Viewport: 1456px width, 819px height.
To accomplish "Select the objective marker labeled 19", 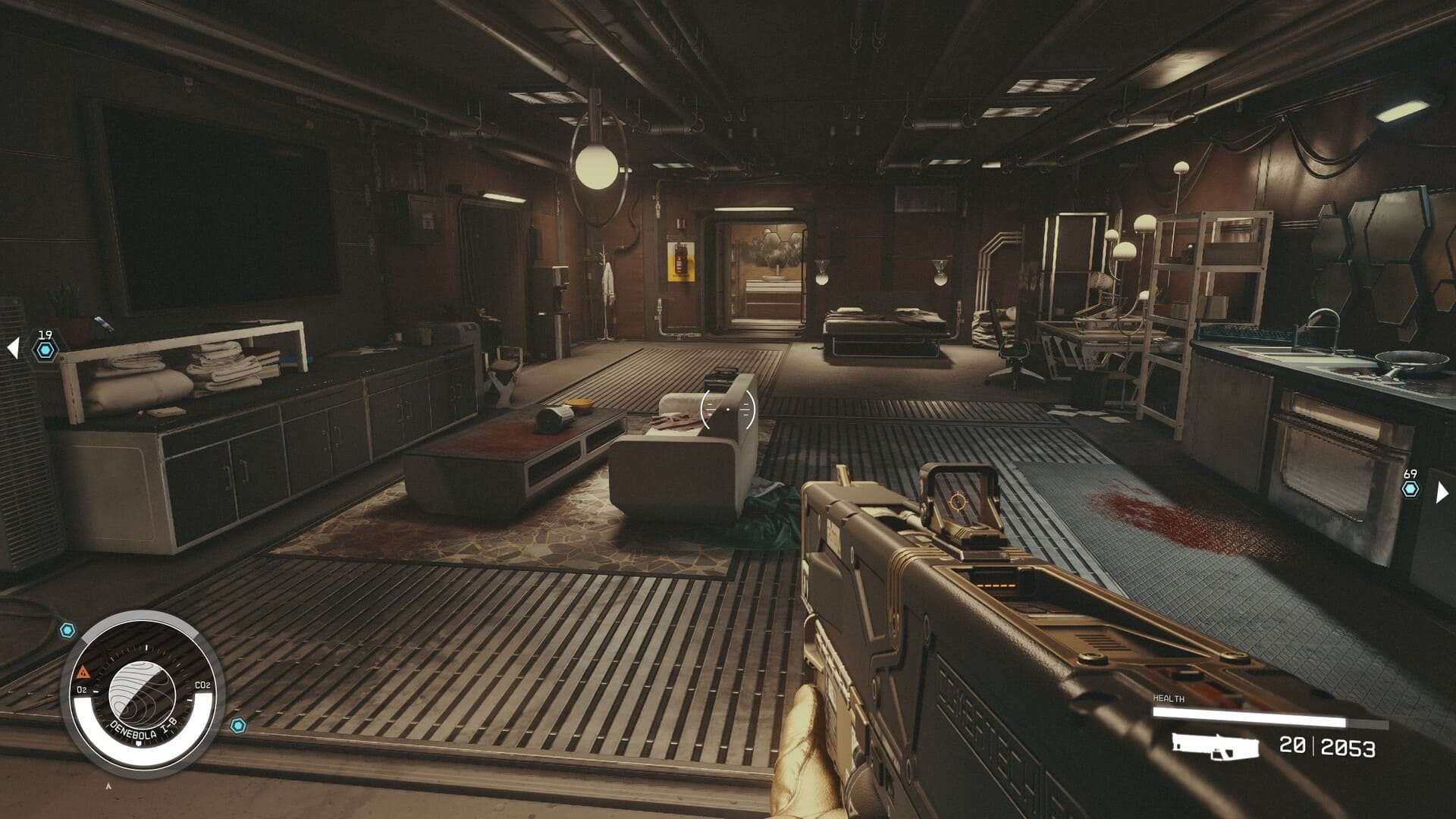I will pyautogui.click(x=45, y=350).
